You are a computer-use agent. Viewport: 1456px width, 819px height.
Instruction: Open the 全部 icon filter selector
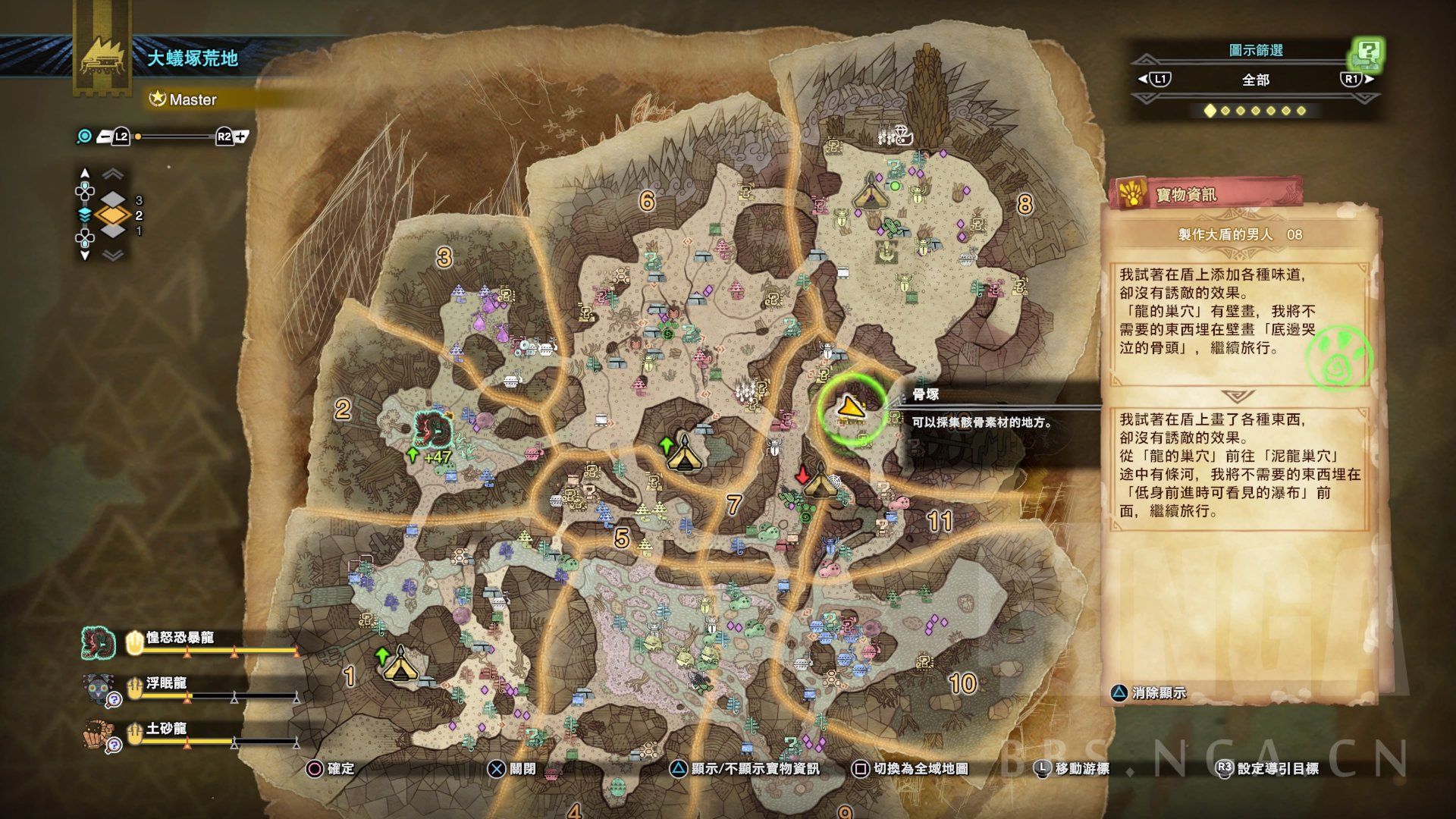(x=1255, y=80)
